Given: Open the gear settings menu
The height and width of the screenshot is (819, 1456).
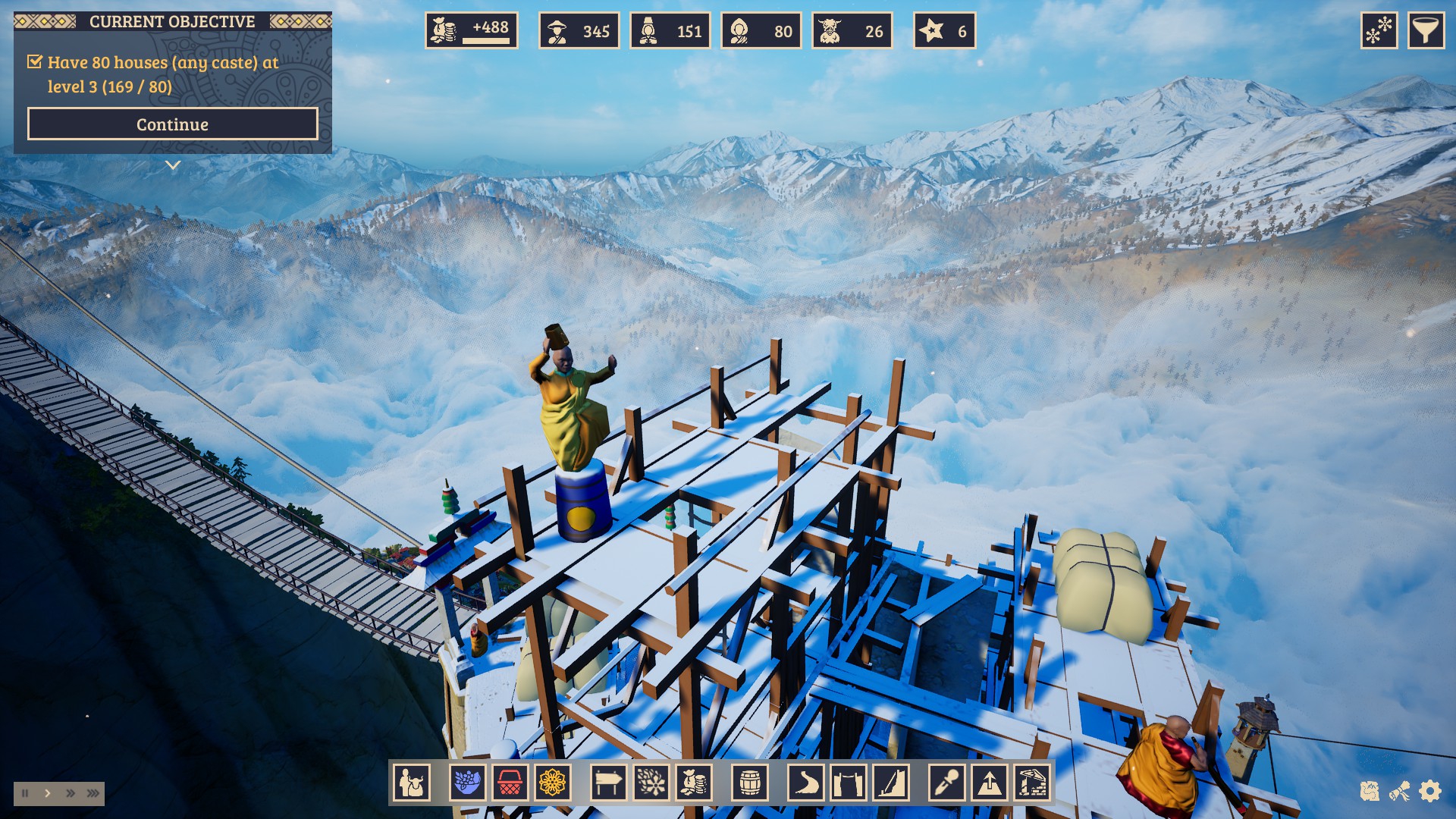Looking at the screenshot, I should pyautogui.click(x=1429, y=792).
